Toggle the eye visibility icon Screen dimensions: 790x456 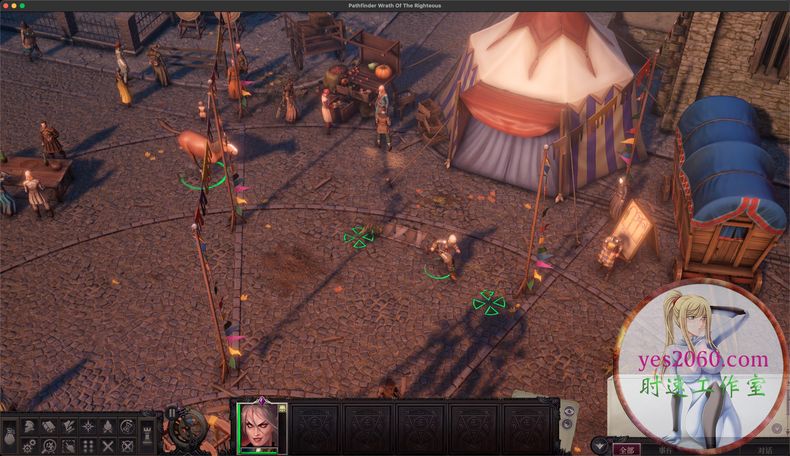click(x=570, y=412)
